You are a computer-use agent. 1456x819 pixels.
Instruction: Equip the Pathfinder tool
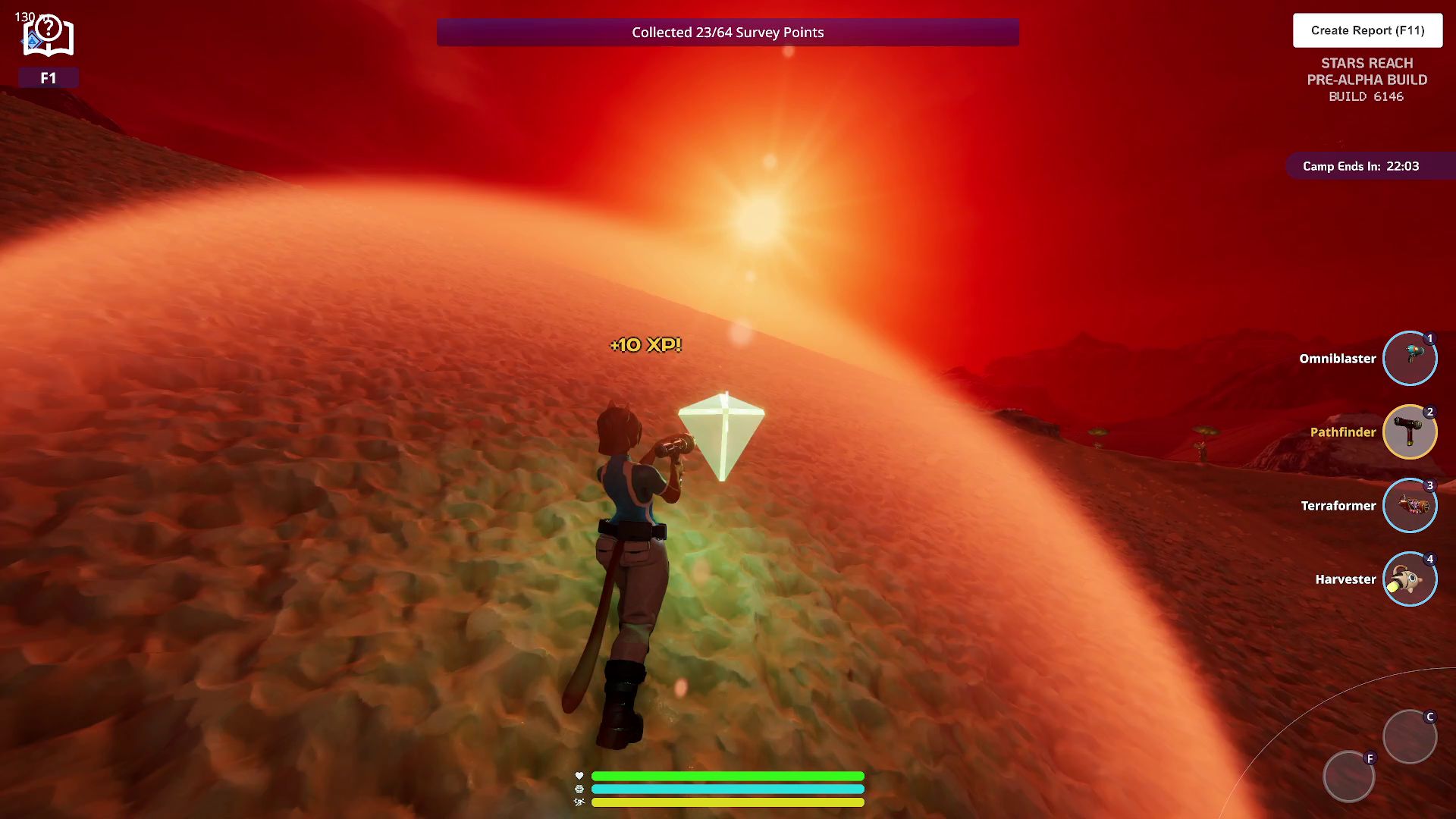point(1409,431)
